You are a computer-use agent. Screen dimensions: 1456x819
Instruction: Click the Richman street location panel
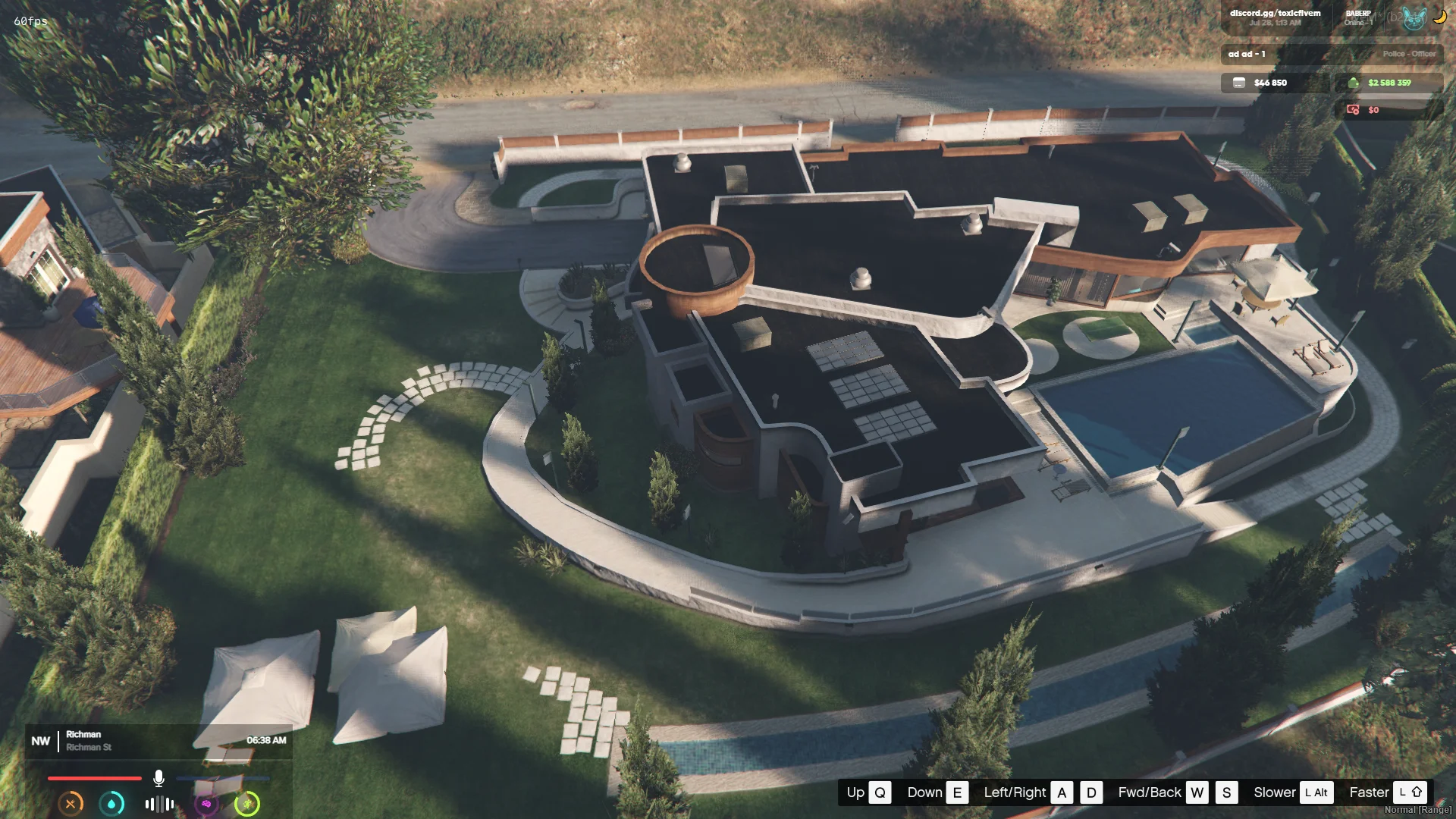tap(88, 741)
